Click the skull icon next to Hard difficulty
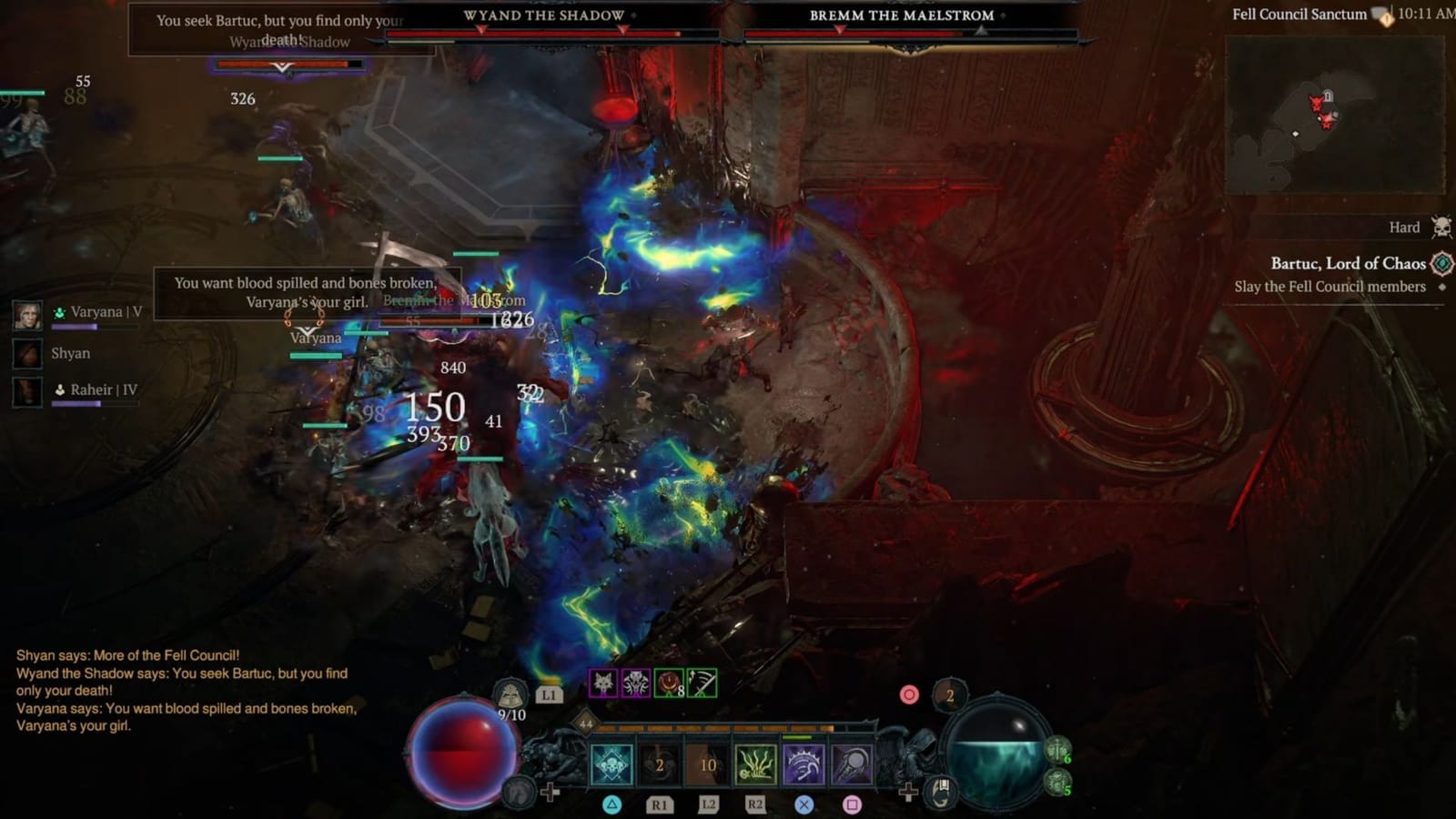Viewport: 1456px width, 819px height. click(x=1440, y=227)
